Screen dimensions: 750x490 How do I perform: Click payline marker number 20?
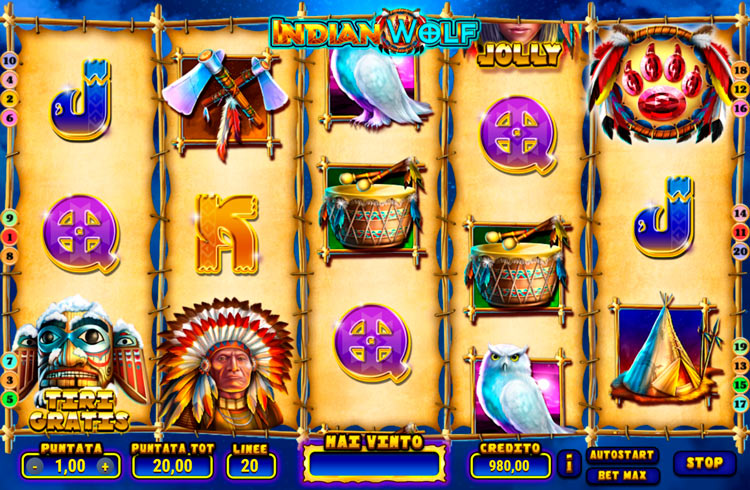point(741,250)
